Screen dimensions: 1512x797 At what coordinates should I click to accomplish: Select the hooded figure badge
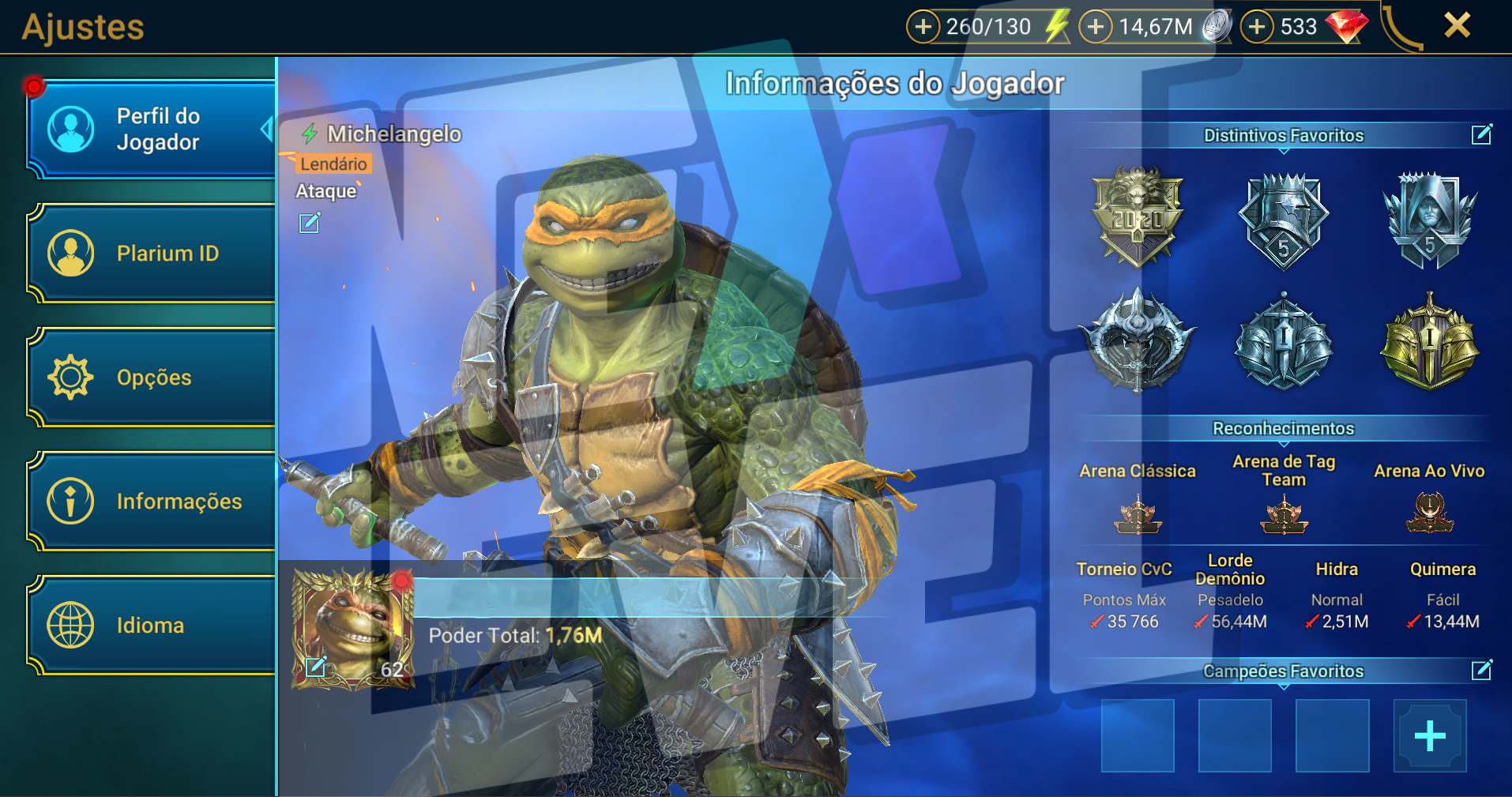(1429, 220)
